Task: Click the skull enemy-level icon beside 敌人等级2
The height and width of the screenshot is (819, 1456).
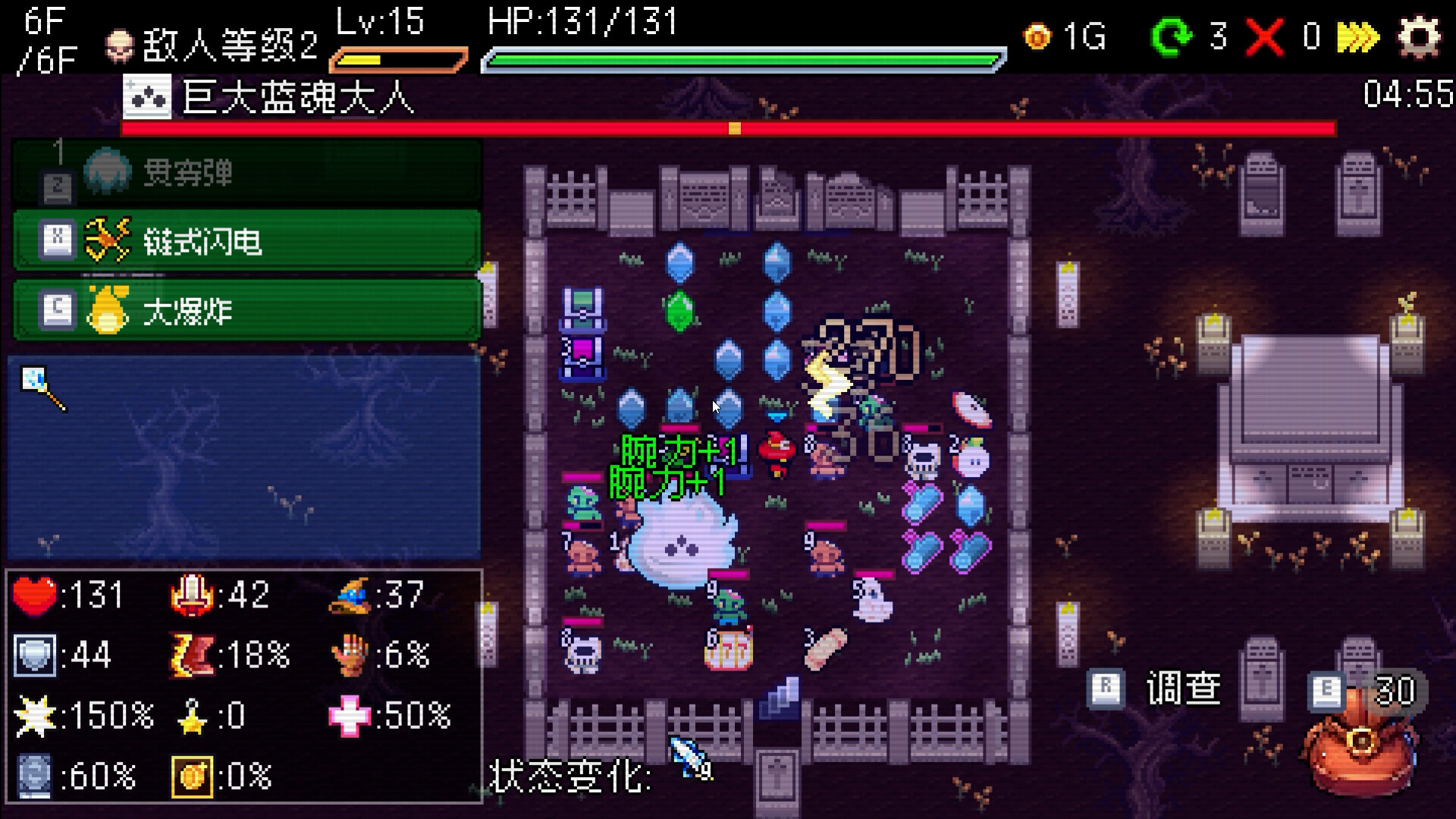Action: tap(119, 42)
